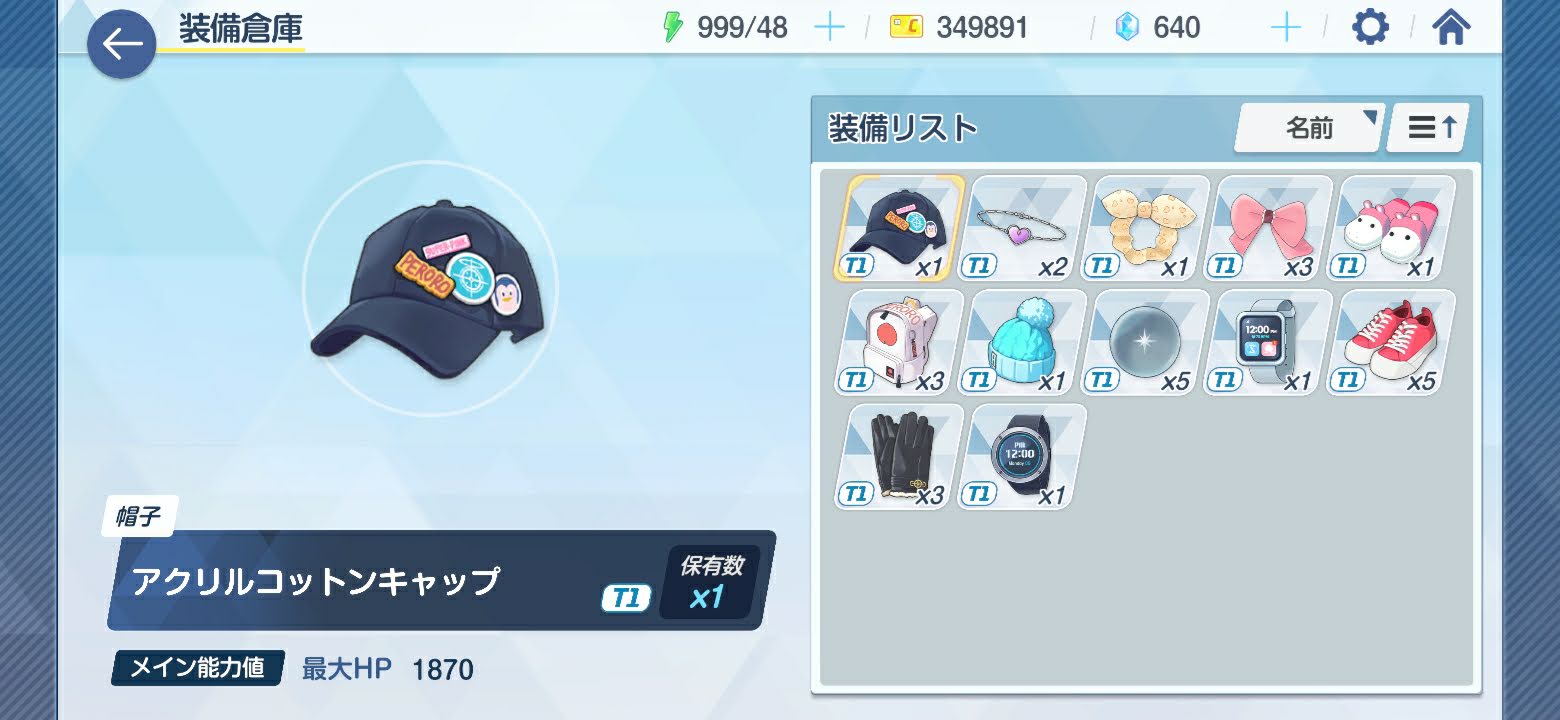
Task: Tap the plus button next to AP counter
Action: pyautogui.click(x=829, y=27)
